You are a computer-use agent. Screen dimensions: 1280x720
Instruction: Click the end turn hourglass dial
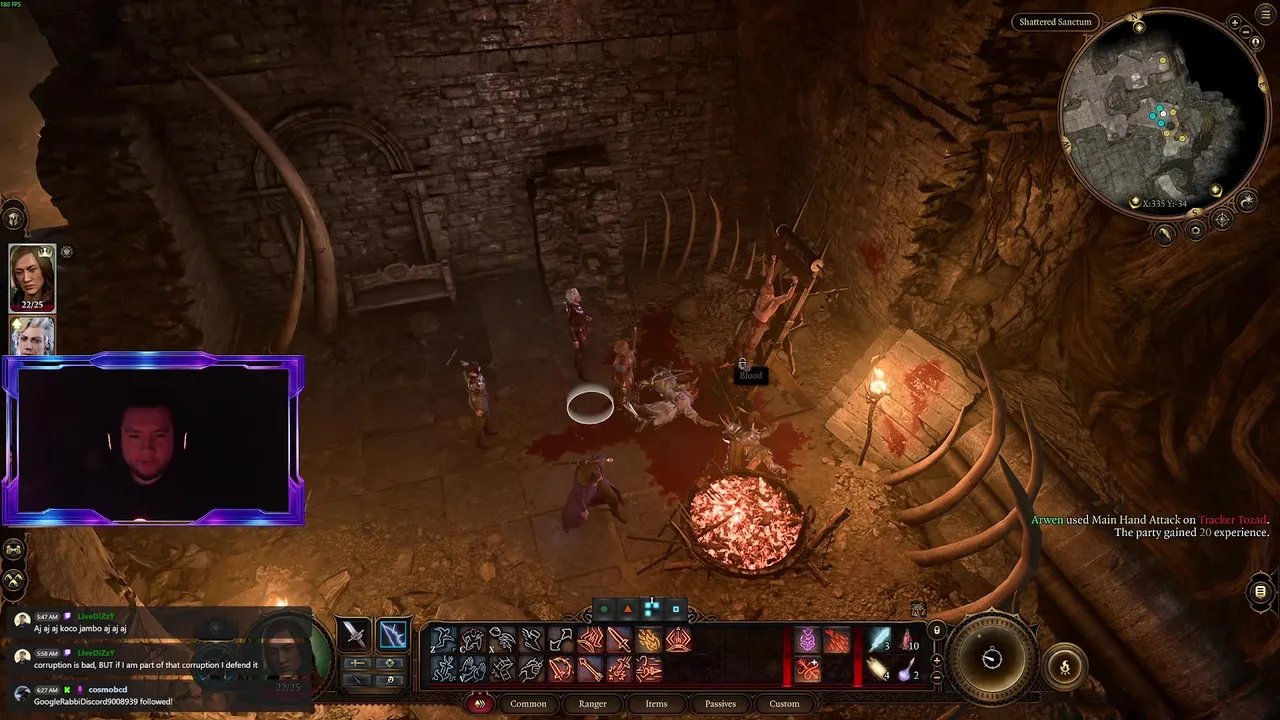coord(992,659)
